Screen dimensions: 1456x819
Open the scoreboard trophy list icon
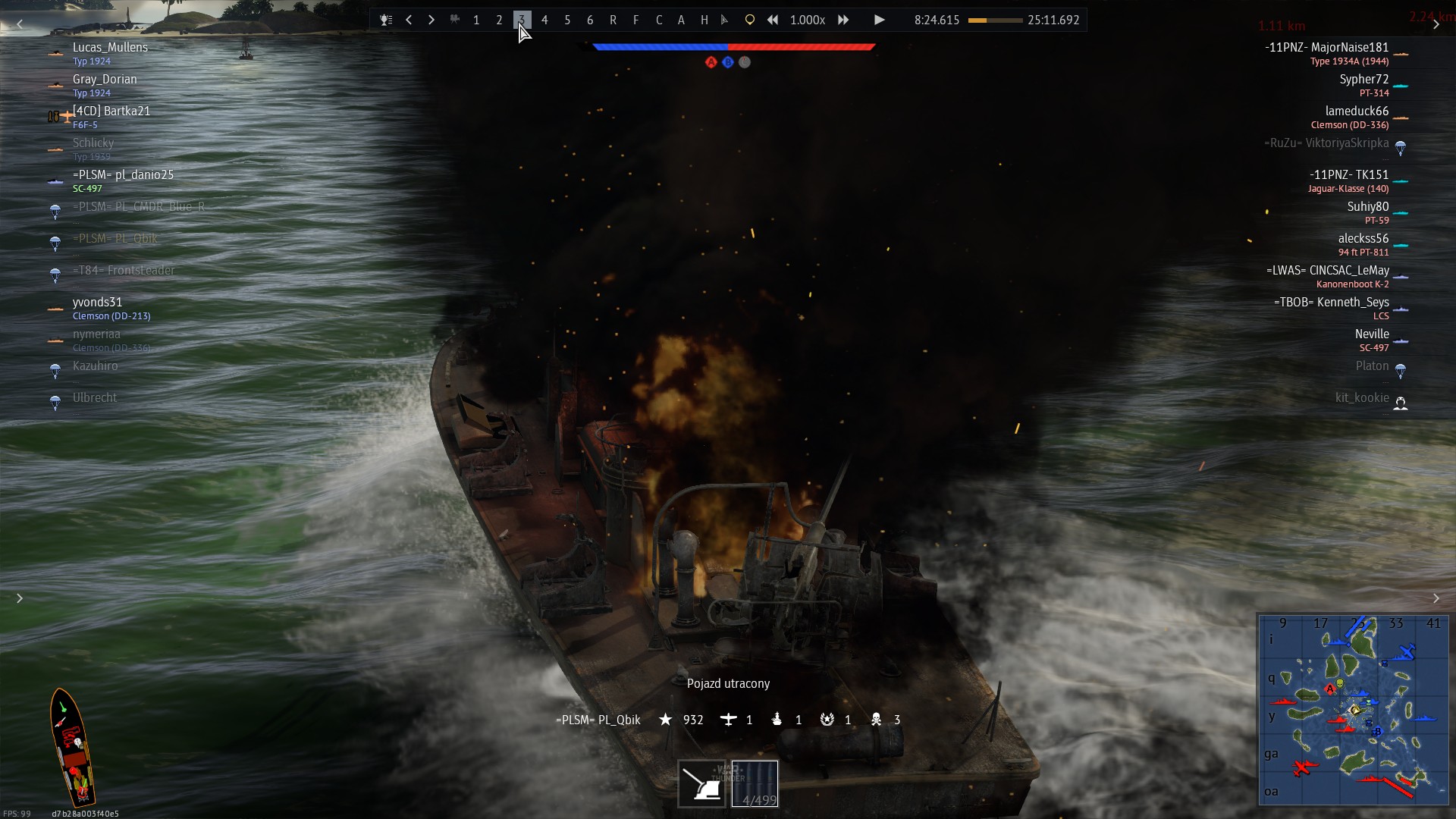386,20
